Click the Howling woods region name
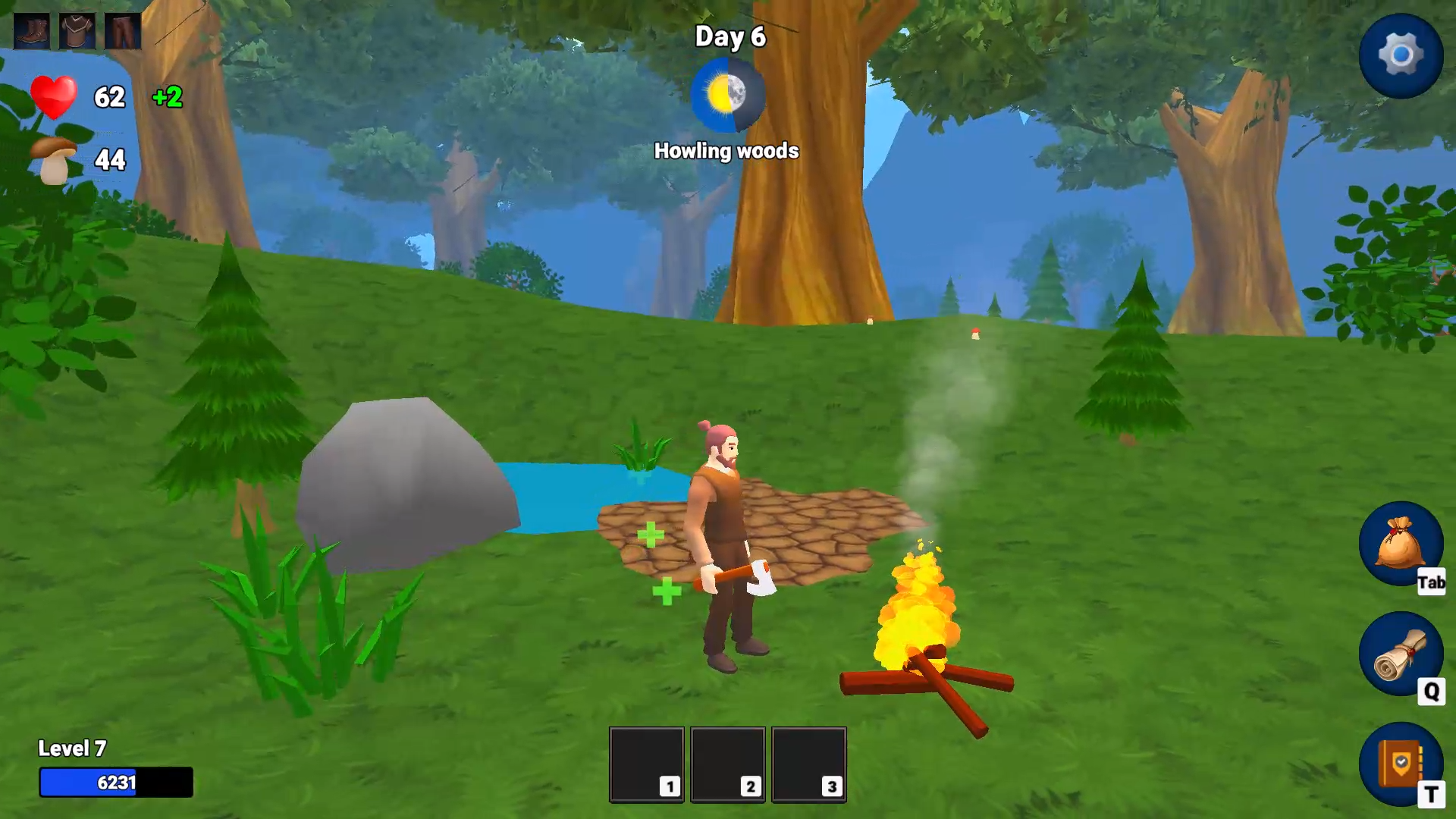The image size is (1456, 819). [726, 151]
